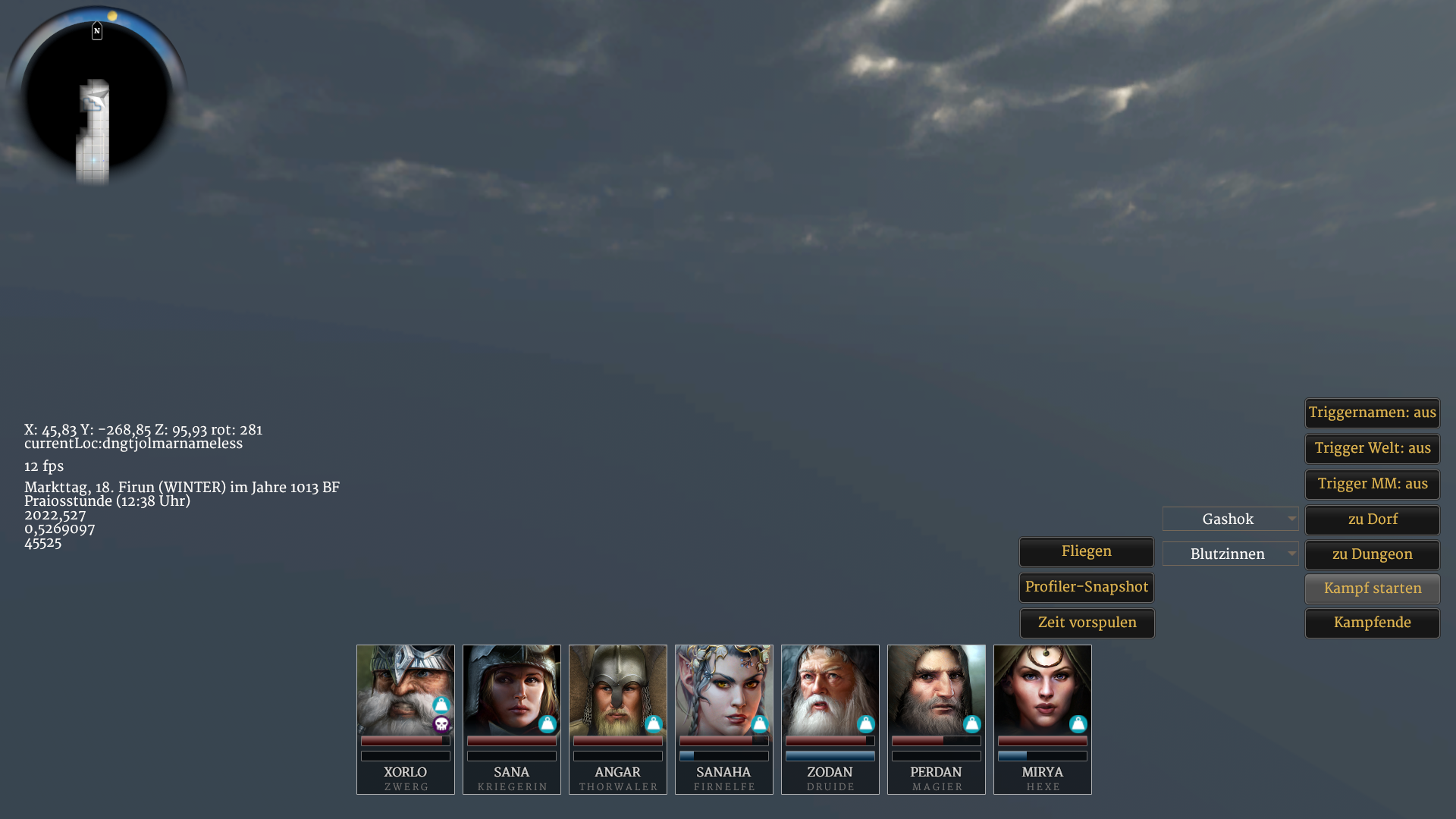Screen dimensions: 1456x819
Task: Toggle the Trigger Welt button
Action: coord(1372,449)
